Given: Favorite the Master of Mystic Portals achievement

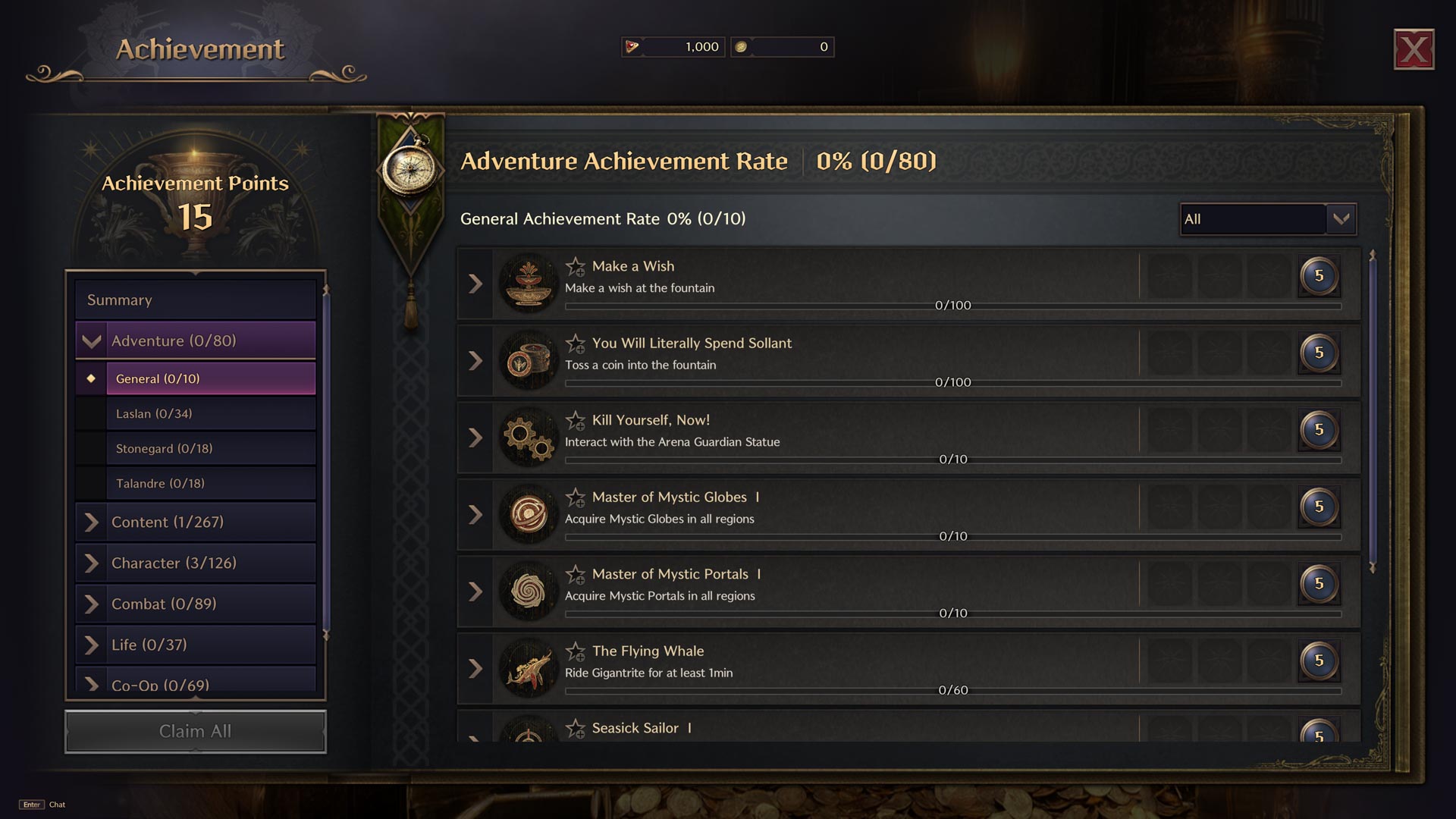Looking at the screenshot, I should 576,574.
